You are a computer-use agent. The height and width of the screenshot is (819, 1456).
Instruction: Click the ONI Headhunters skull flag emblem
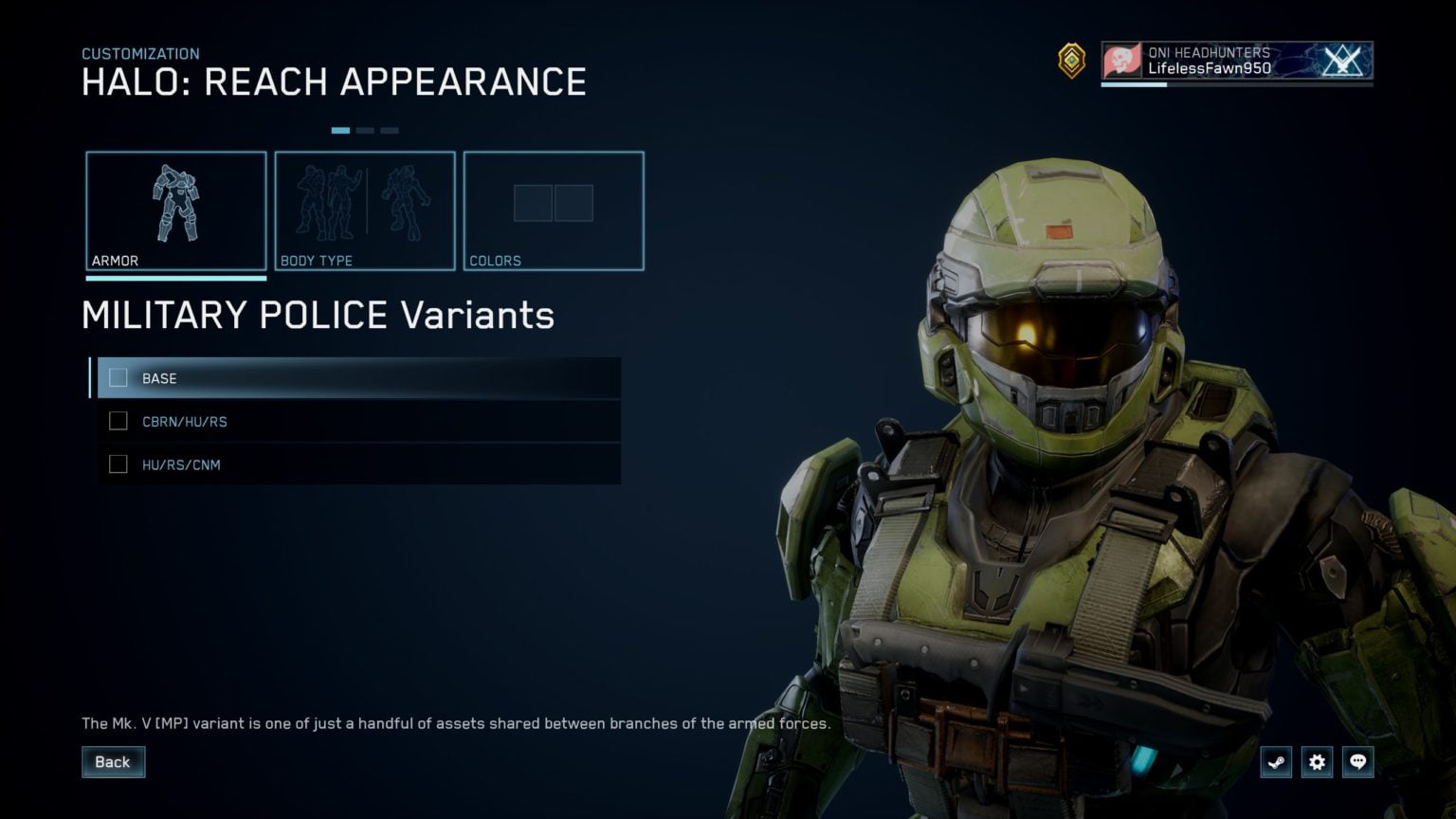(x=1122, y=59)
